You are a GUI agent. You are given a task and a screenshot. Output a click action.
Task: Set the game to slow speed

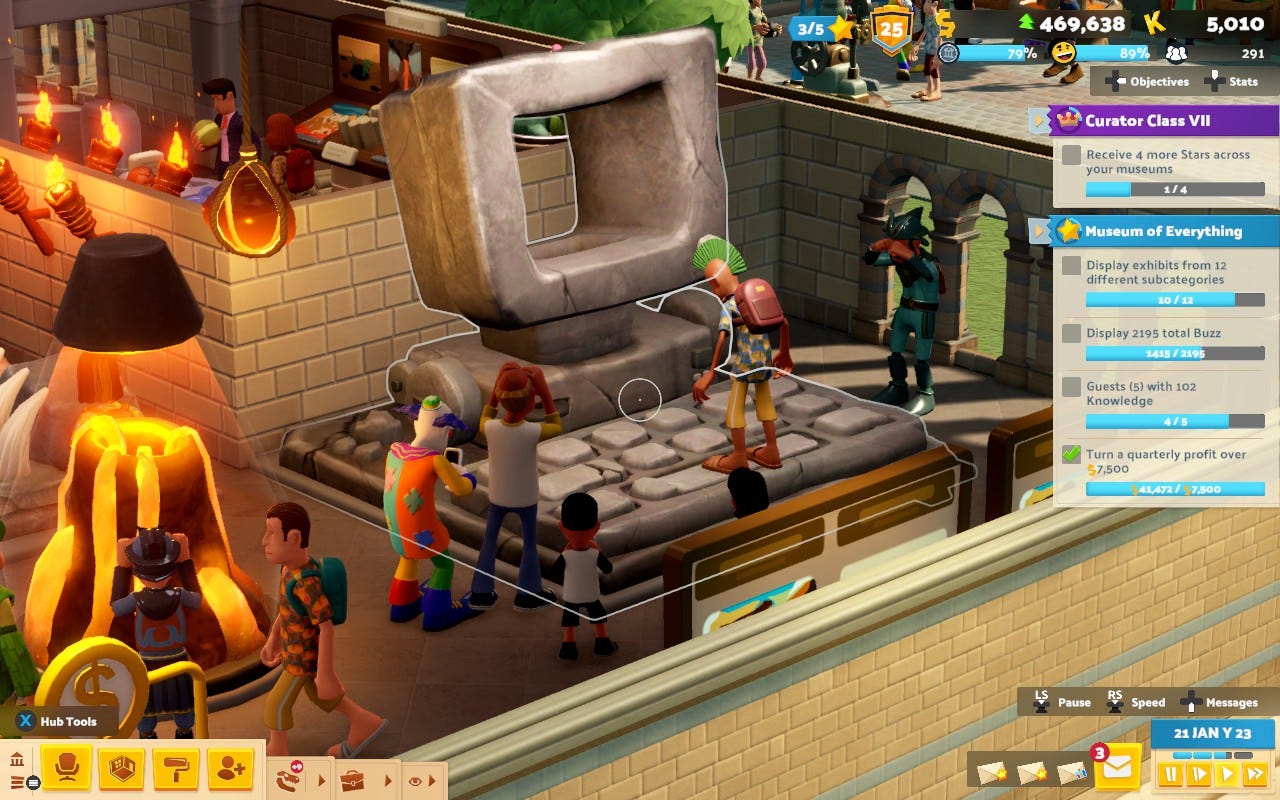[x=1198, y=774]
